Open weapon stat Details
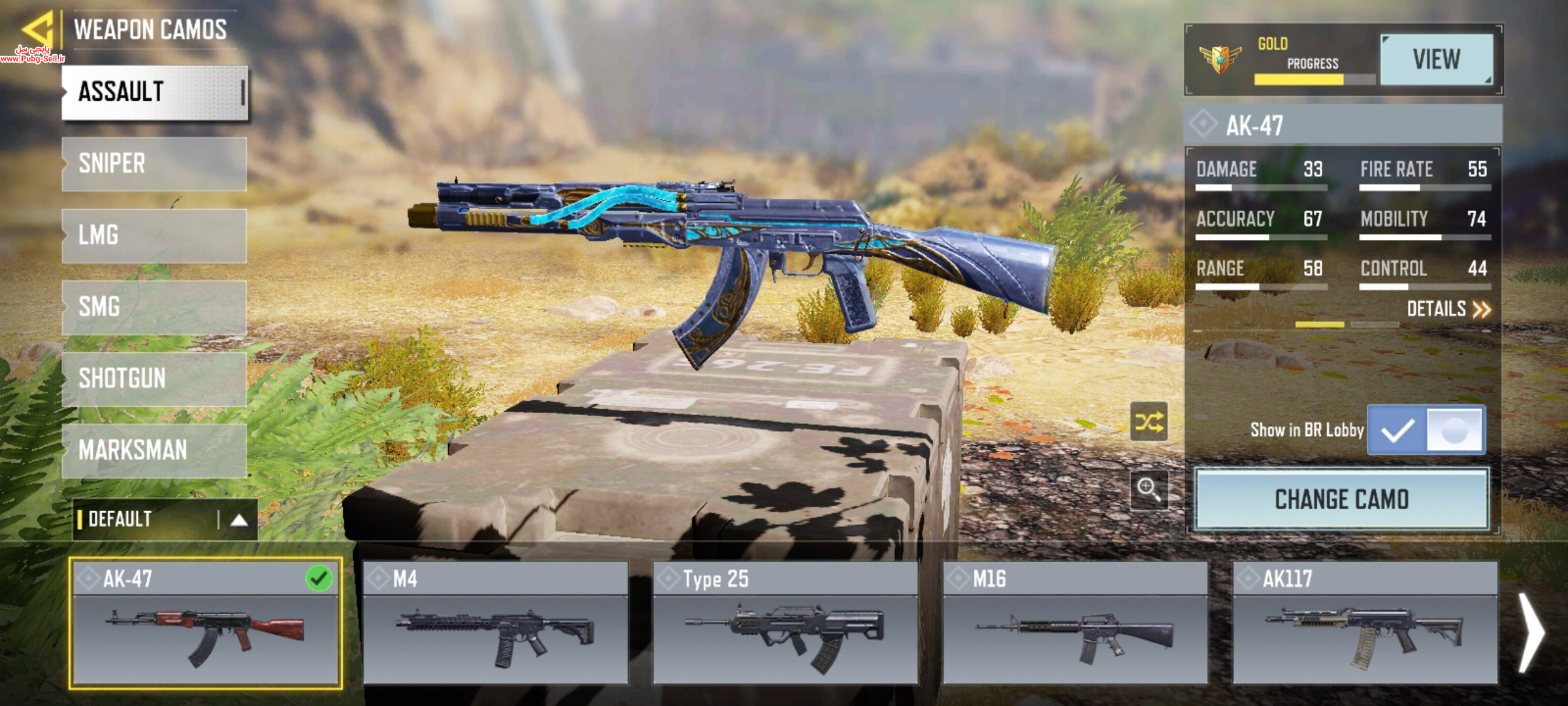The image size is (1568, 706). point(1448,309)
